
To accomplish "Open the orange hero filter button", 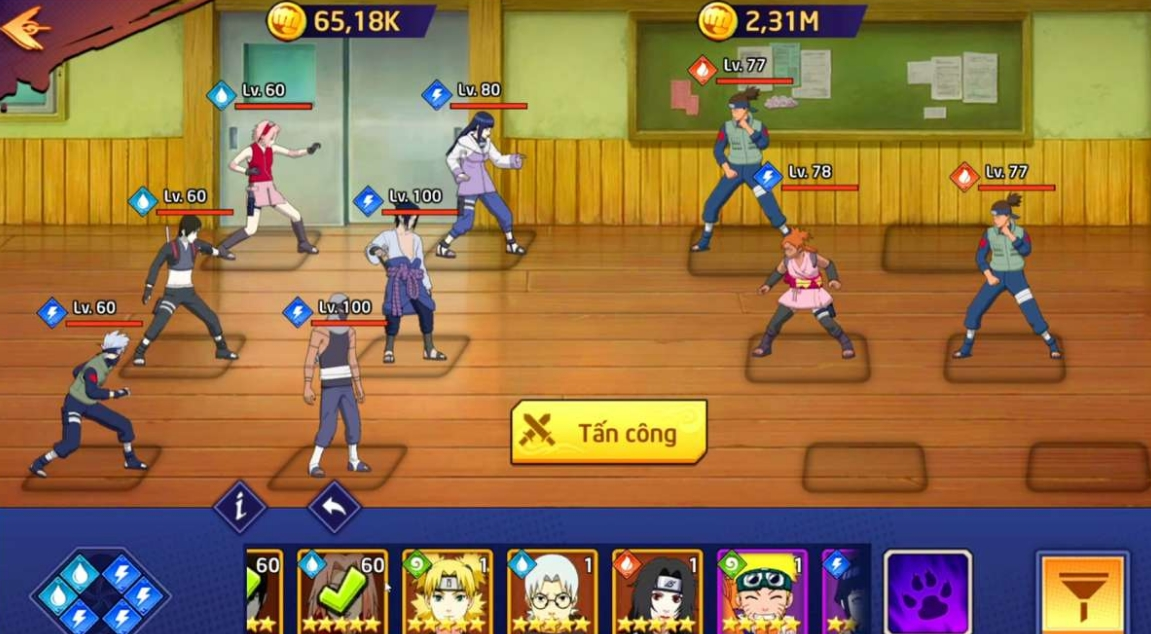I will (1083, 592).
